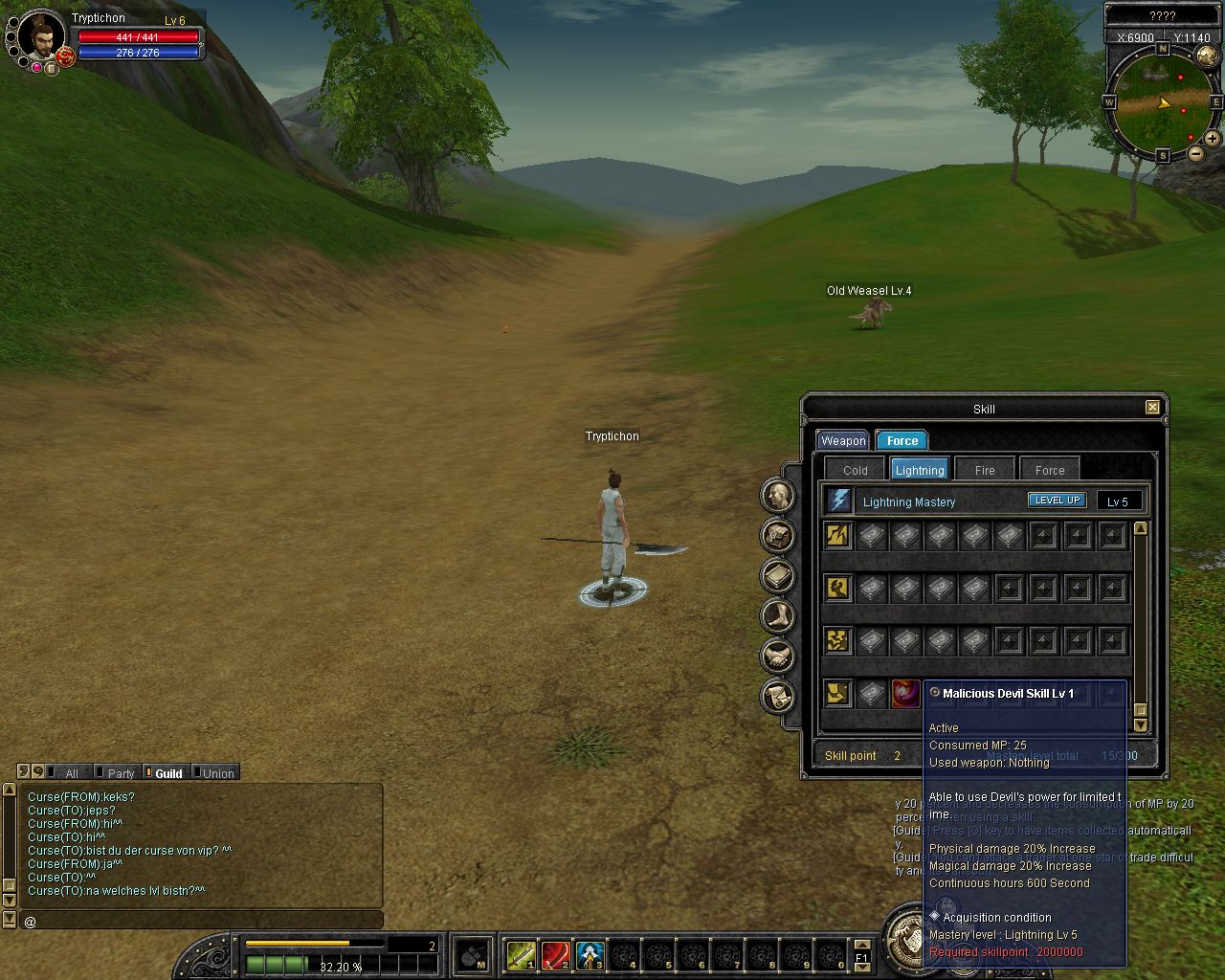This screenshot has height=980, width=1225.
Task: Use the green sword skill in hotbar slot 1
Action: click(x=522, y=955)
